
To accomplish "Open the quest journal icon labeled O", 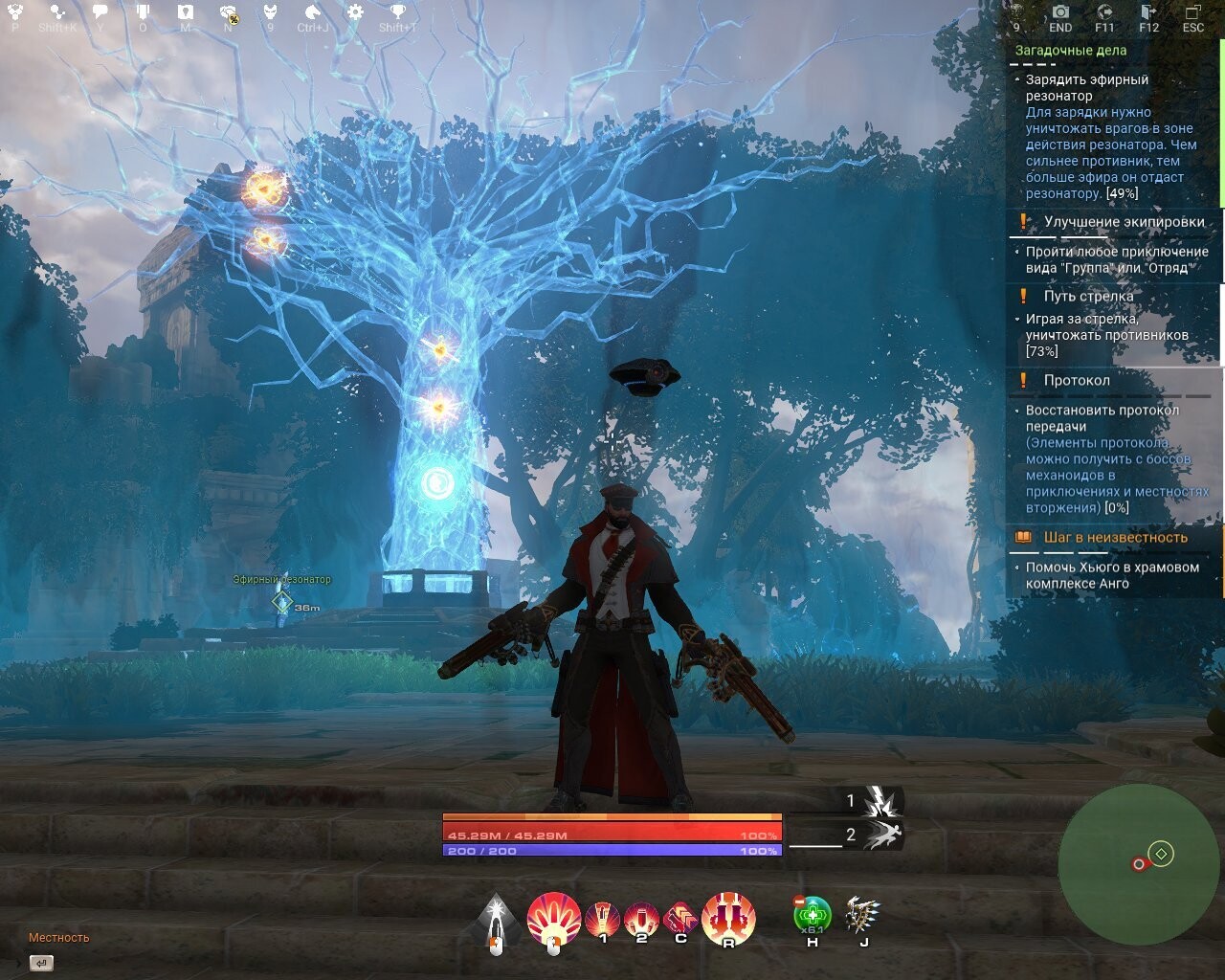I will pos(144,11).
